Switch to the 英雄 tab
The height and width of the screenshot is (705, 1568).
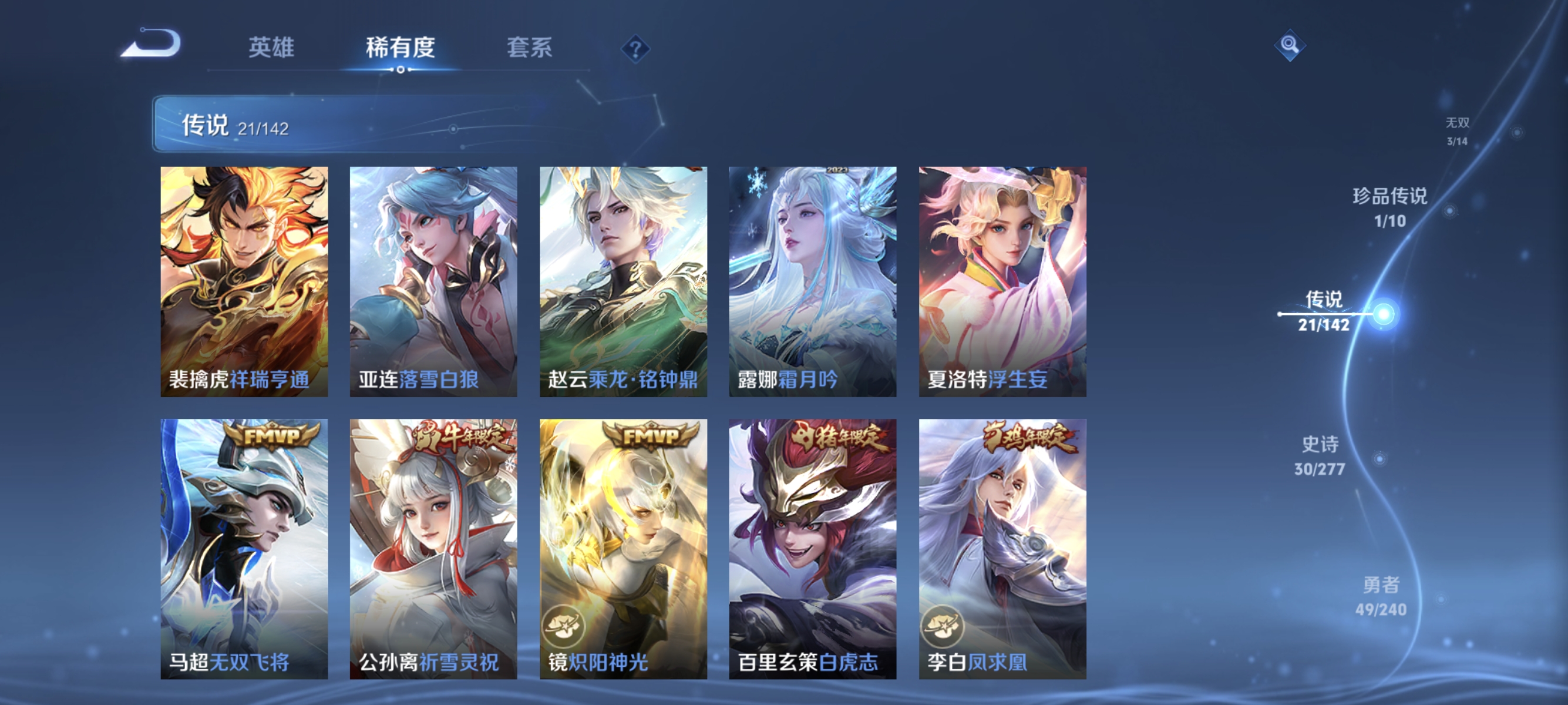[271, 48]
